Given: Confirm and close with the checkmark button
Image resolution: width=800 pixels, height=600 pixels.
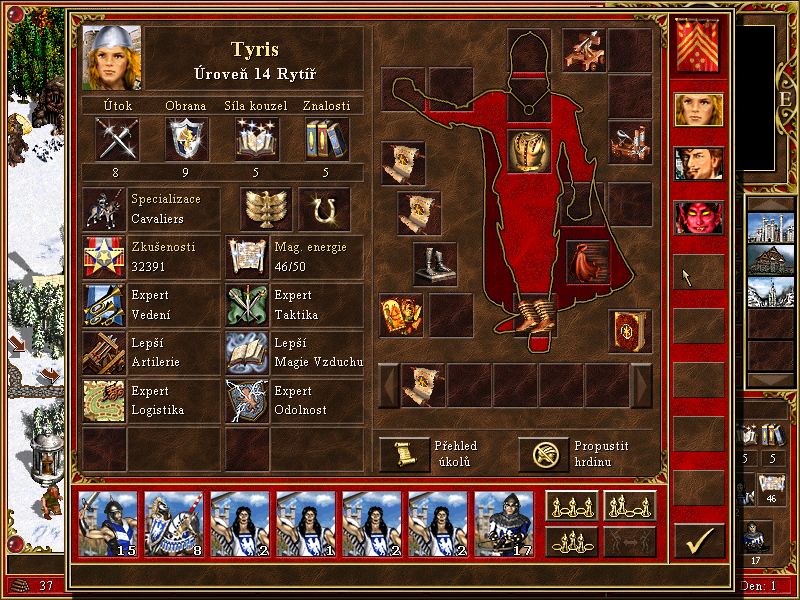Looking at the screenshot, I should (698, 540).
